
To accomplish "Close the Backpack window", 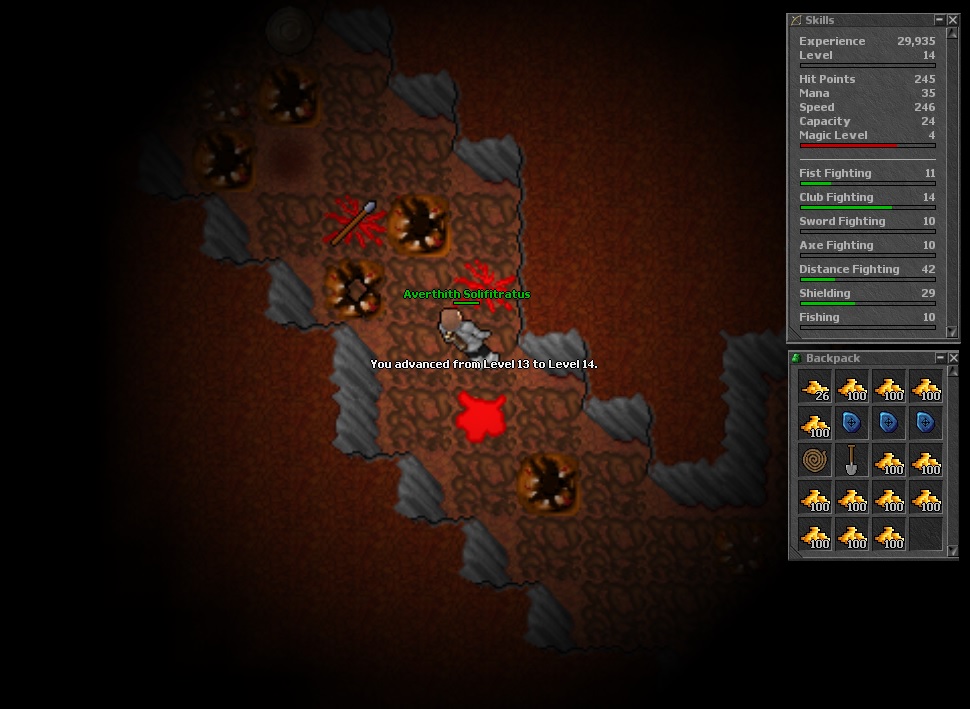I will click(953, 358).
